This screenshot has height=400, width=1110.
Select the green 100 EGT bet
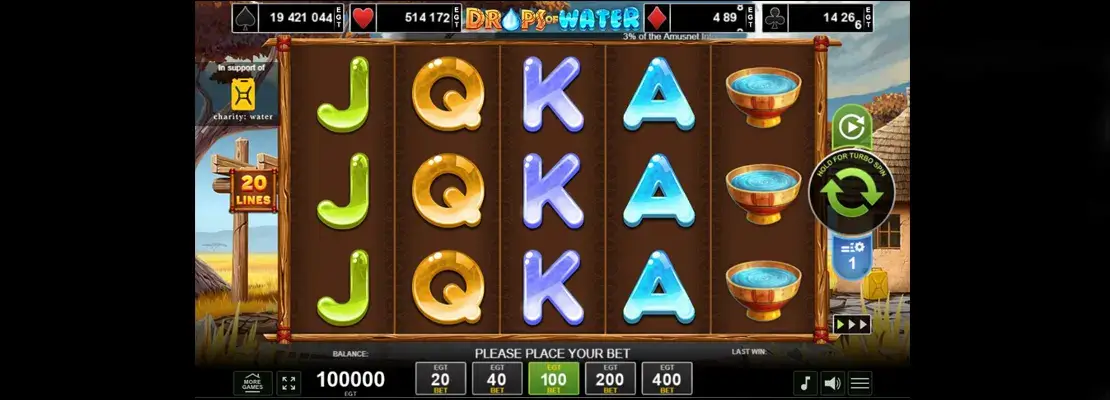[554, 379]
